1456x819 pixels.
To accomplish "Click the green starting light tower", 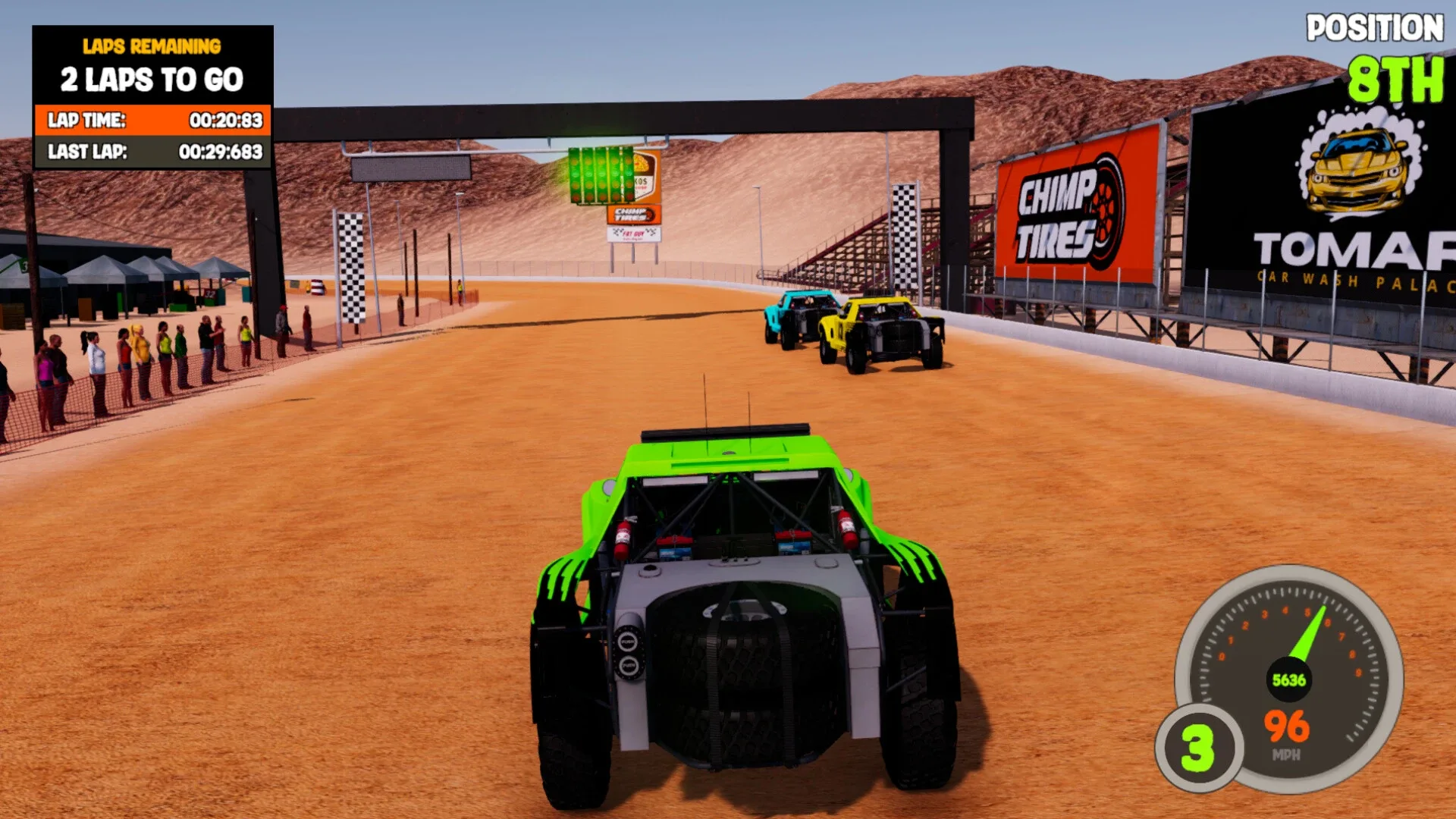I will click(x=599, y=176).
